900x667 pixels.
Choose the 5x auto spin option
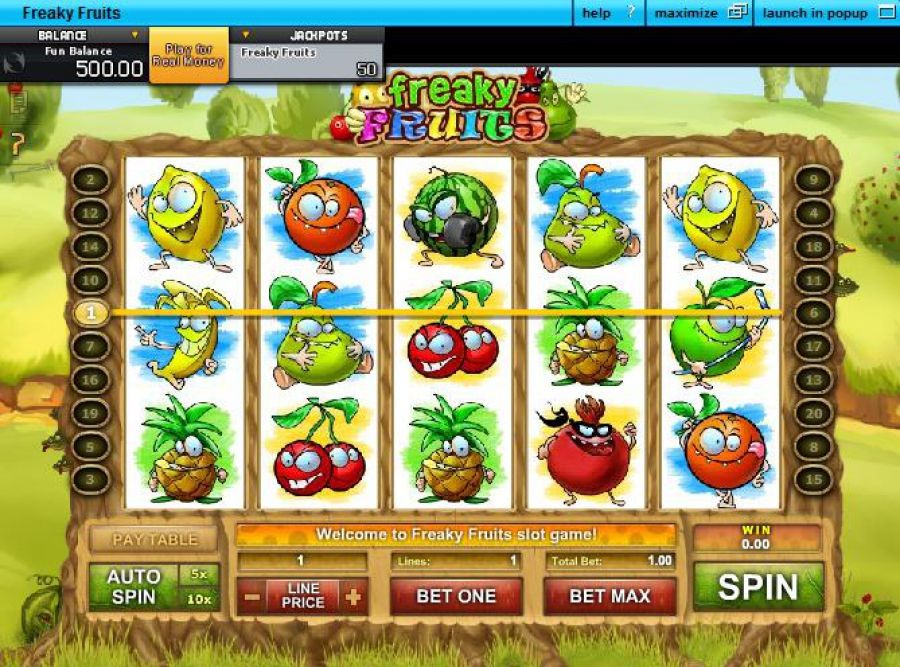coord(199,575)
